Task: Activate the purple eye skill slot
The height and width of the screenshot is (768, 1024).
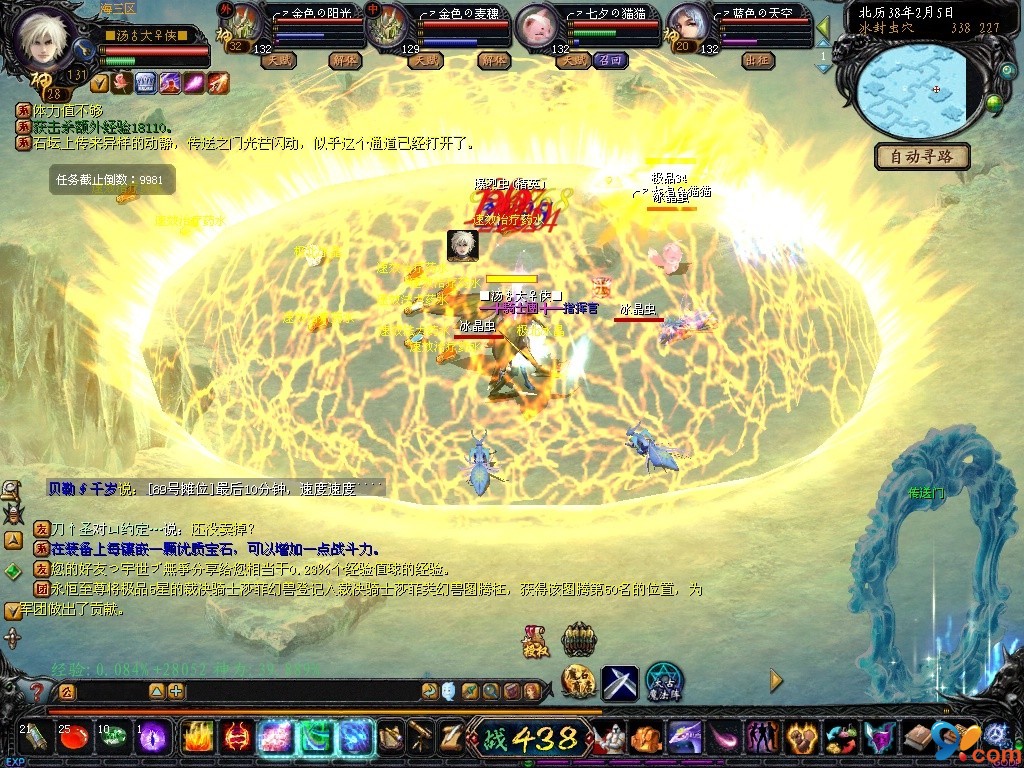Action: click(153, 738)
